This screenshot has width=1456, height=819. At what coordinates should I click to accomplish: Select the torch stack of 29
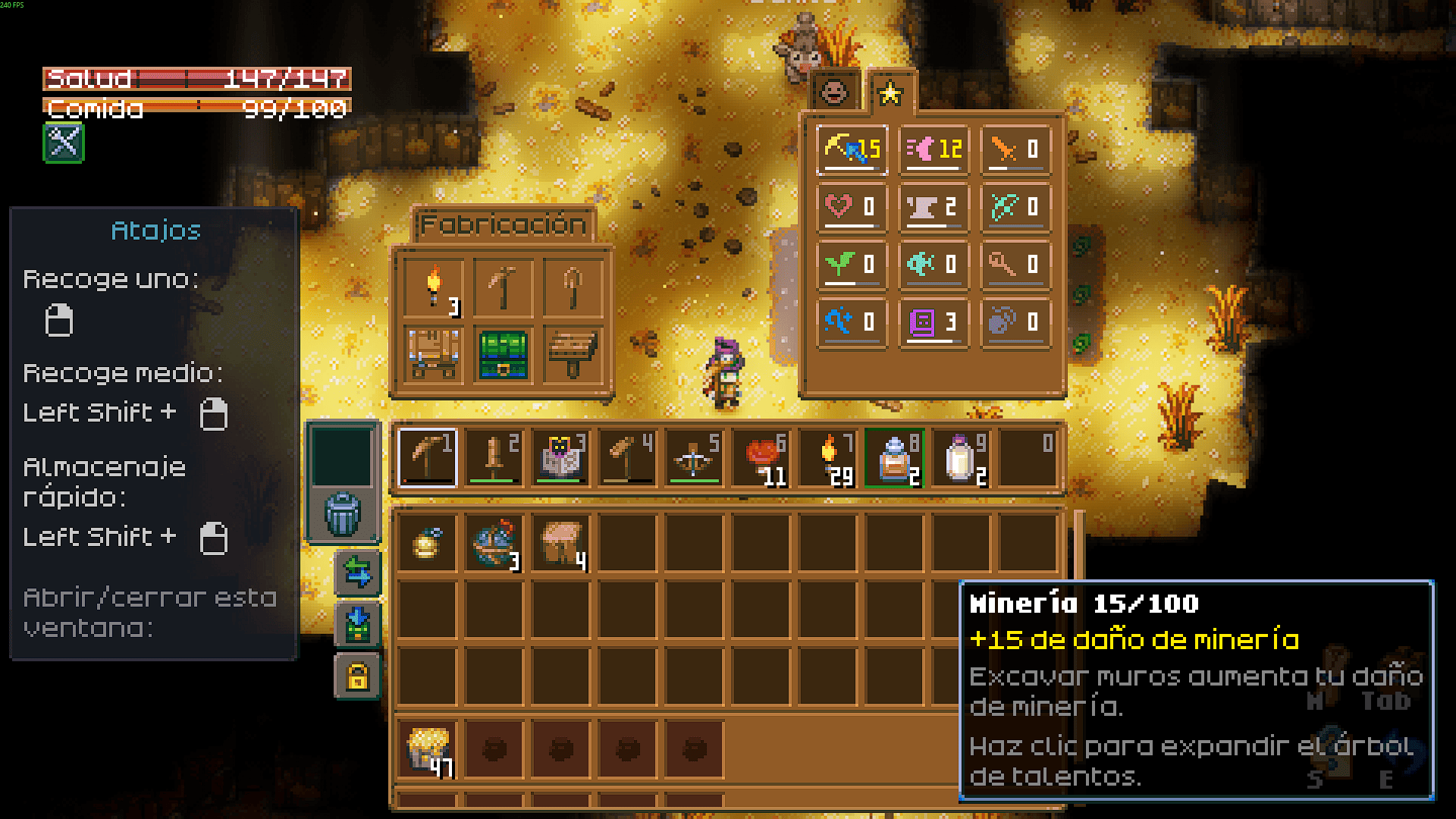click(828, 457)
